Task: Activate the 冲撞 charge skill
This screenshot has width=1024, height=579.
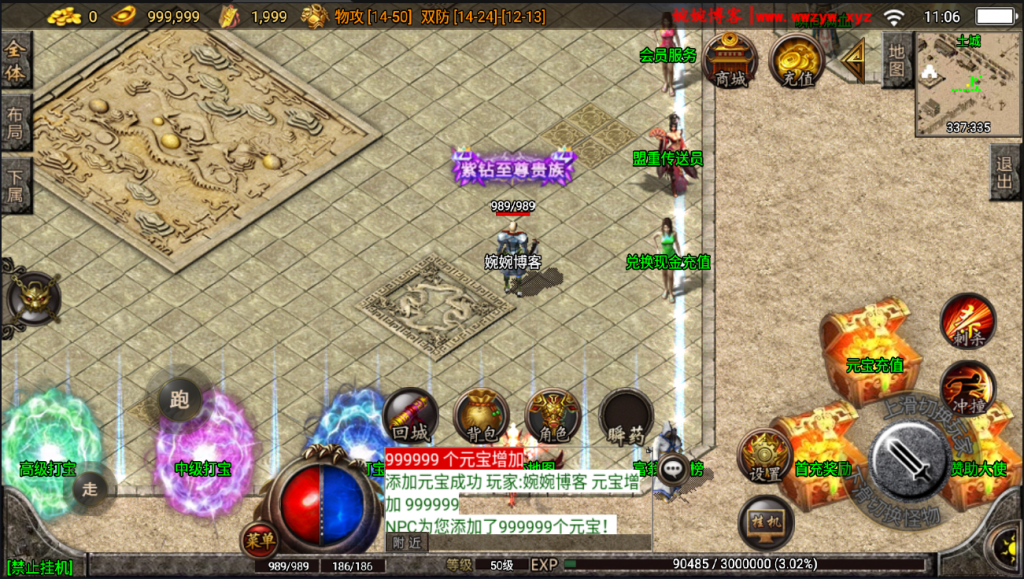Action: (x=967, y=388)
